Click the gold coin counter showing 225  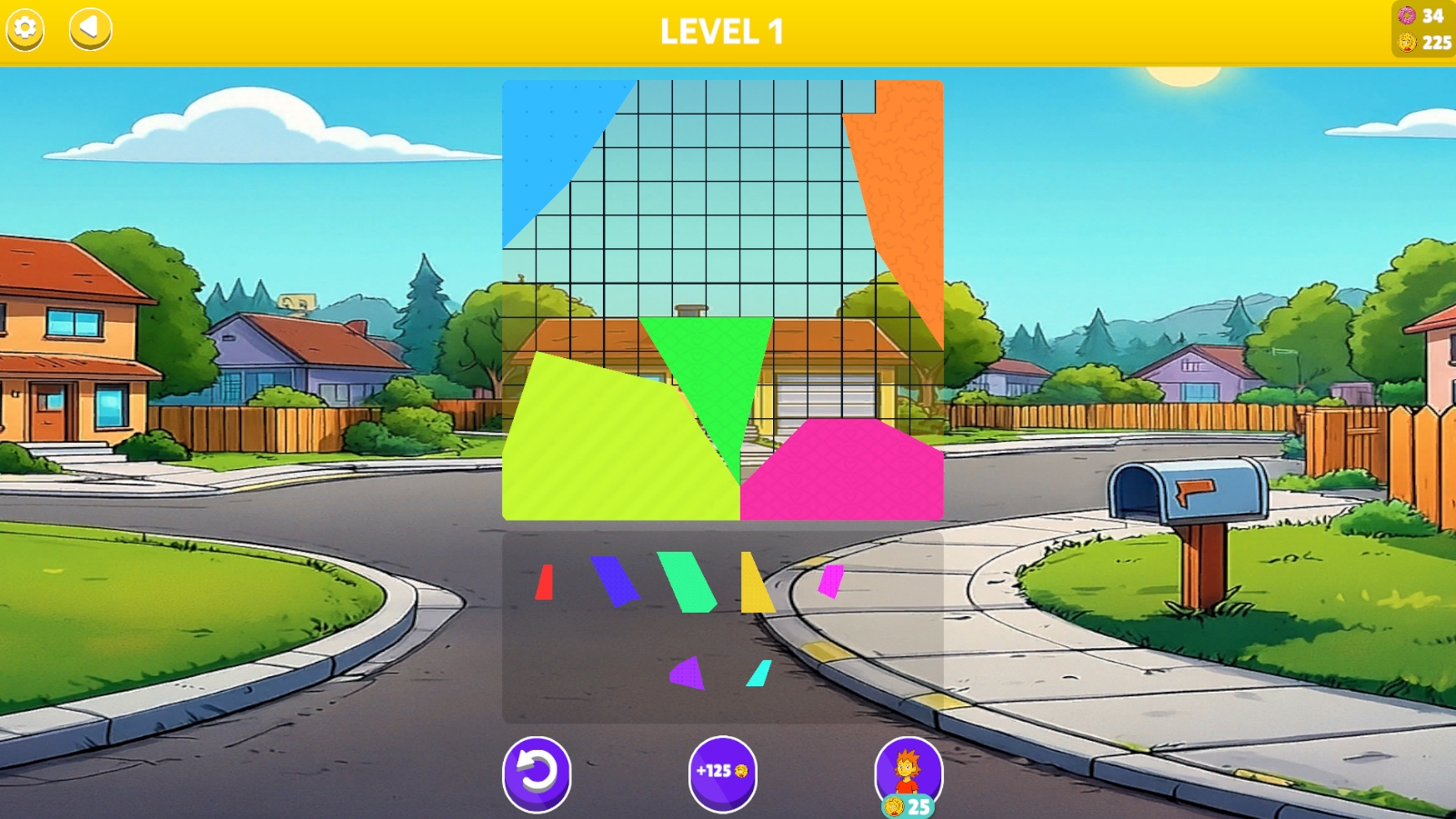point(1419,41)
